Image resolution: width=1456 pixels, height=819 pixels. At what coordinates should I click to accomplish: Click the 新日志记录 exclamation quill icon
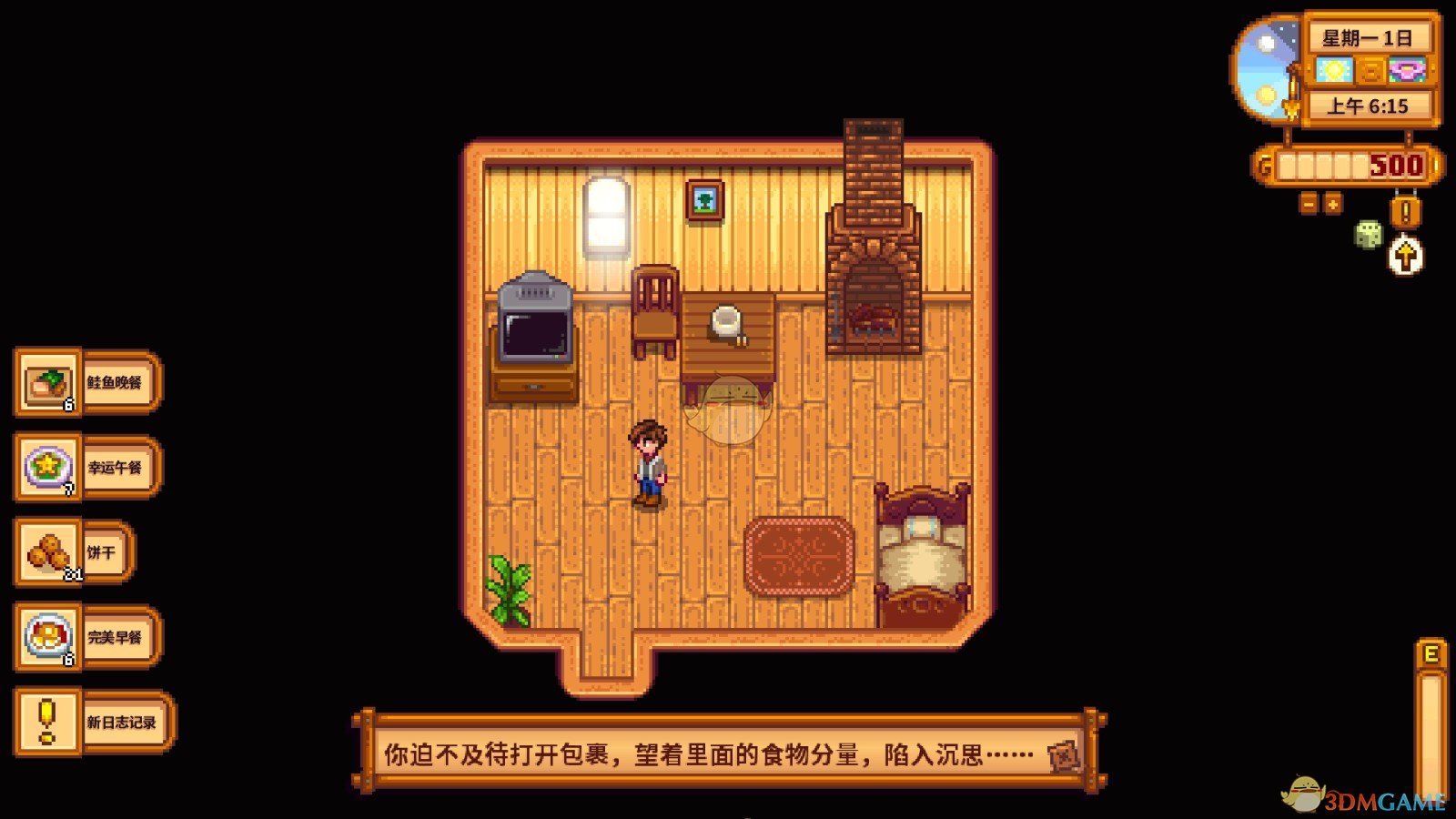tap(47, 723)
